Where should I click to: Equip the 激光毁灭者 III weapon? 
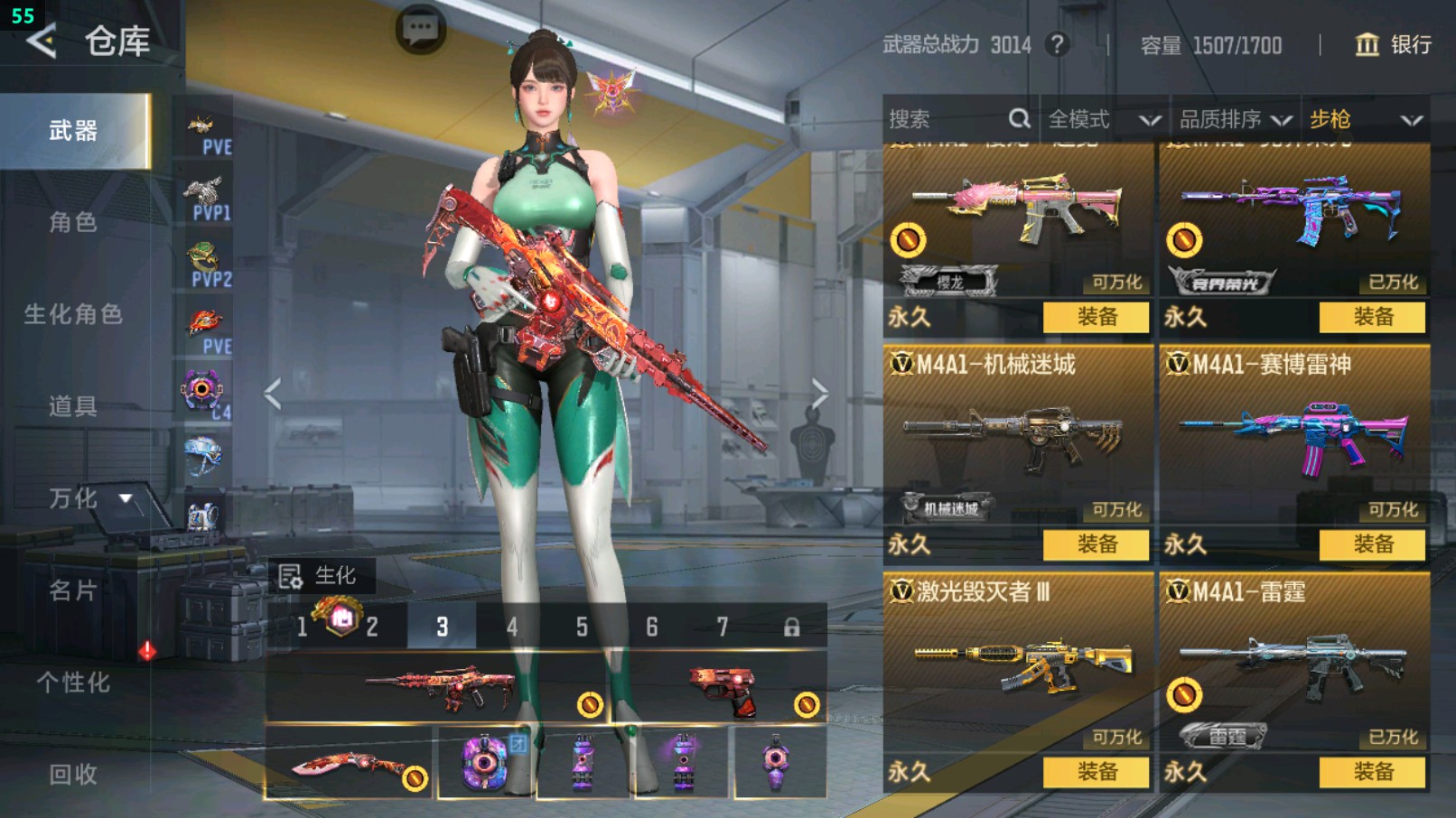click(x=1096, y=772)
